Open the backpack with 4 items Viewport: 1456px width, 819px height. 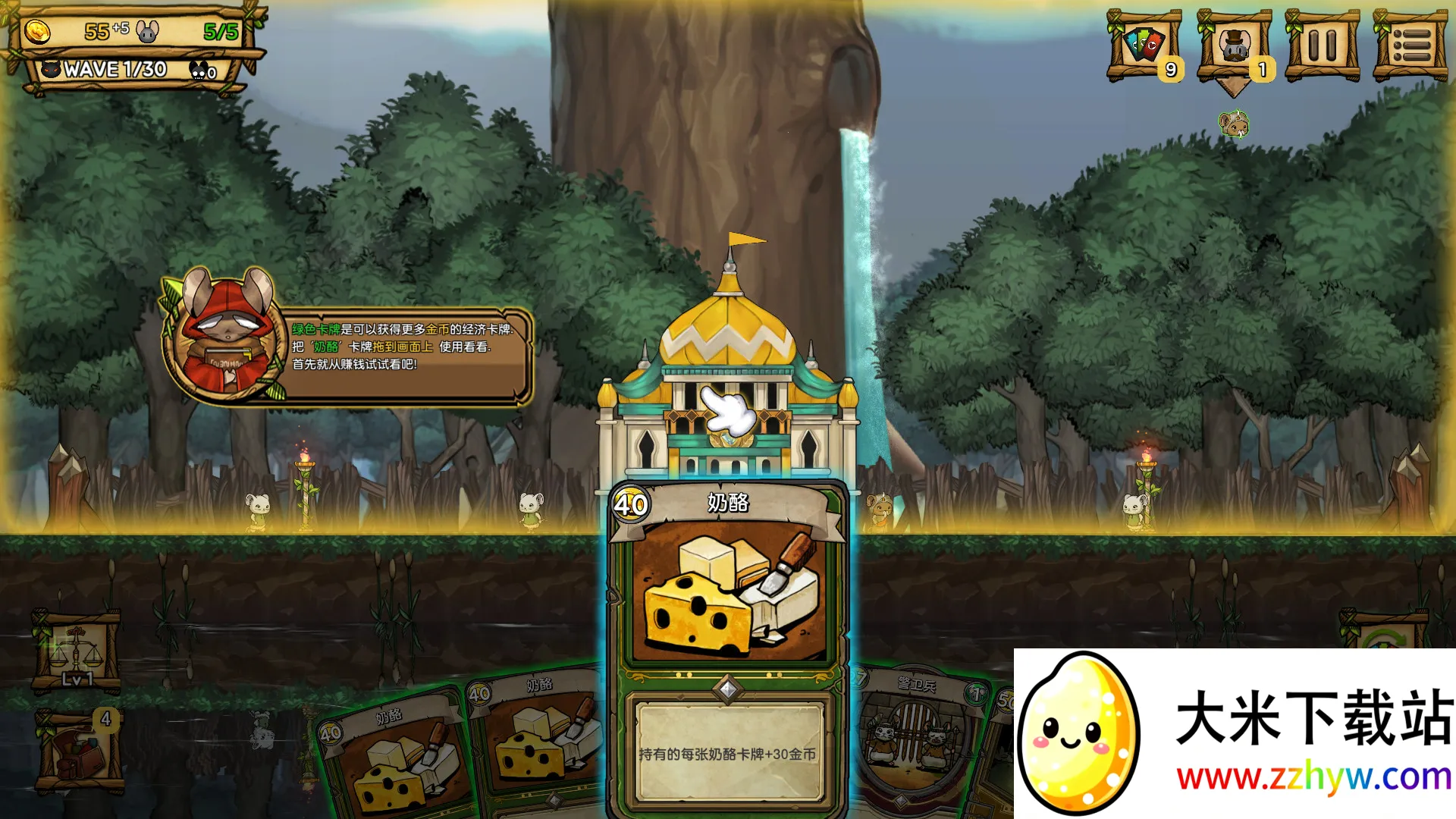tap(79, 751)
